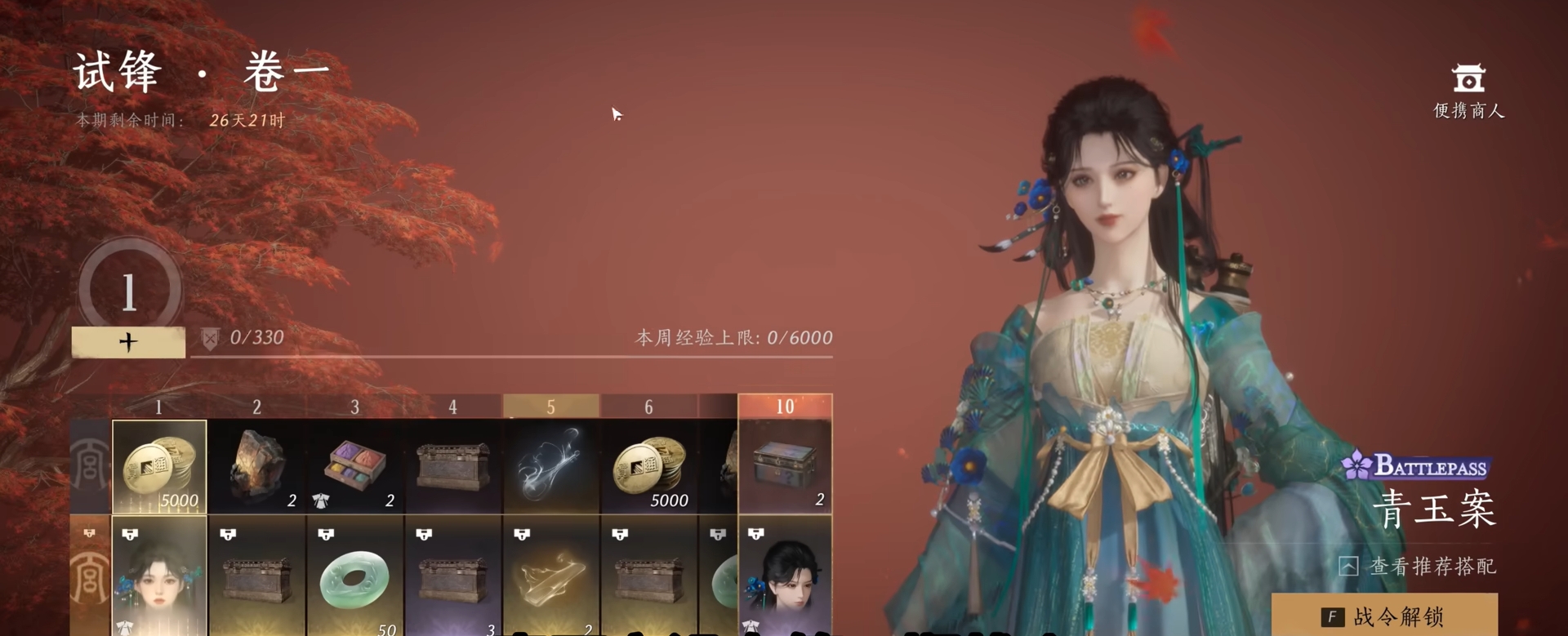Select the level 4 free chest reward
The height and width of the screenshot is (636, 1568).
(452, 467)
